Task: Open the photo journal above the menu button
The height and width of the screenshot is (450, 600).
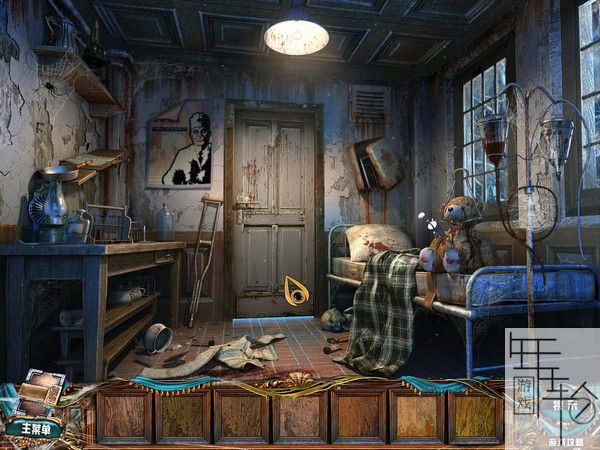Action: coord(40,392)
